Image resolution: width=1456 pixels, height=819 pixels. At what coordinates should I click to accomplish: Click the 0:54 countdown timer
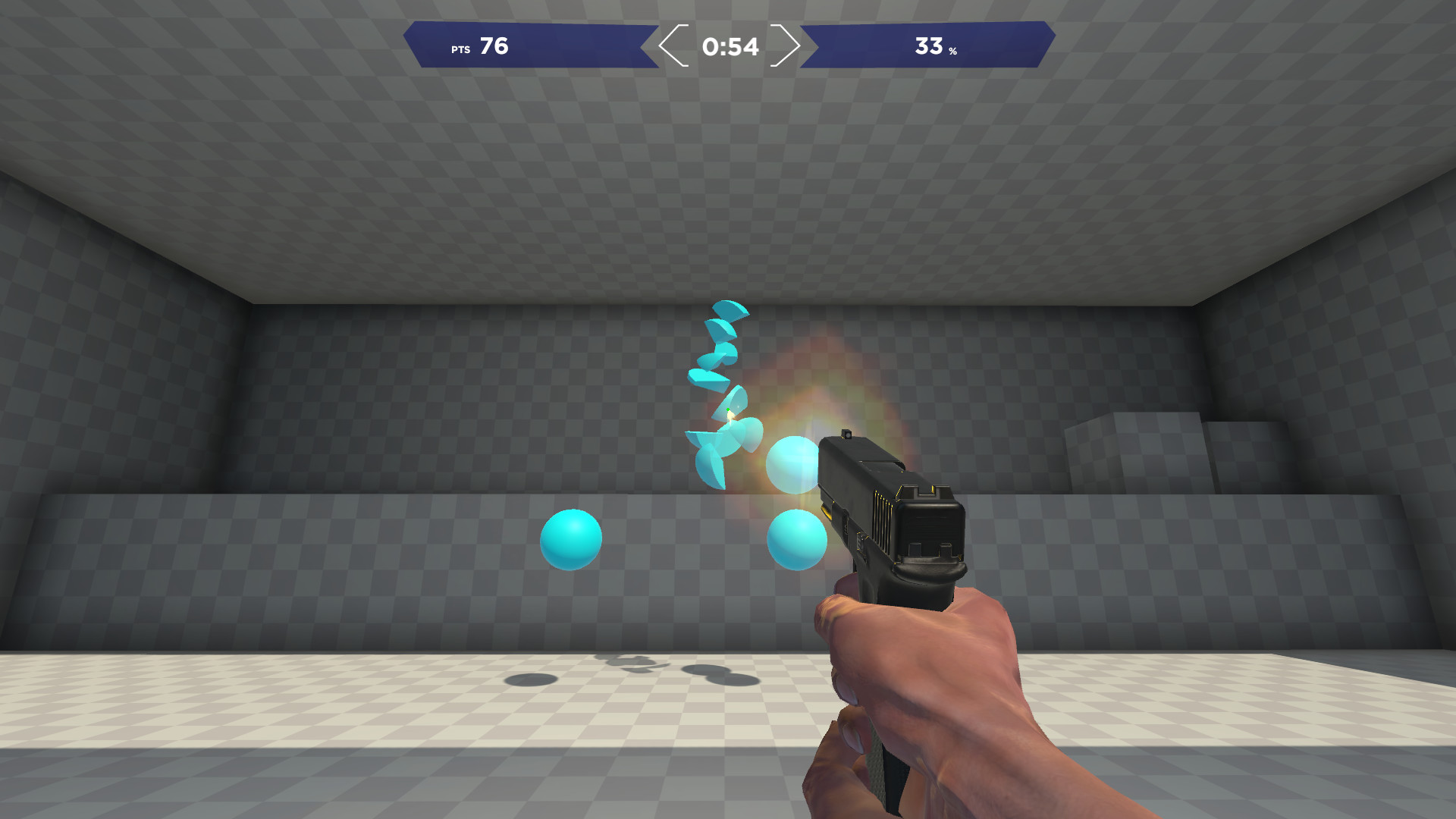tap(730, 47)
